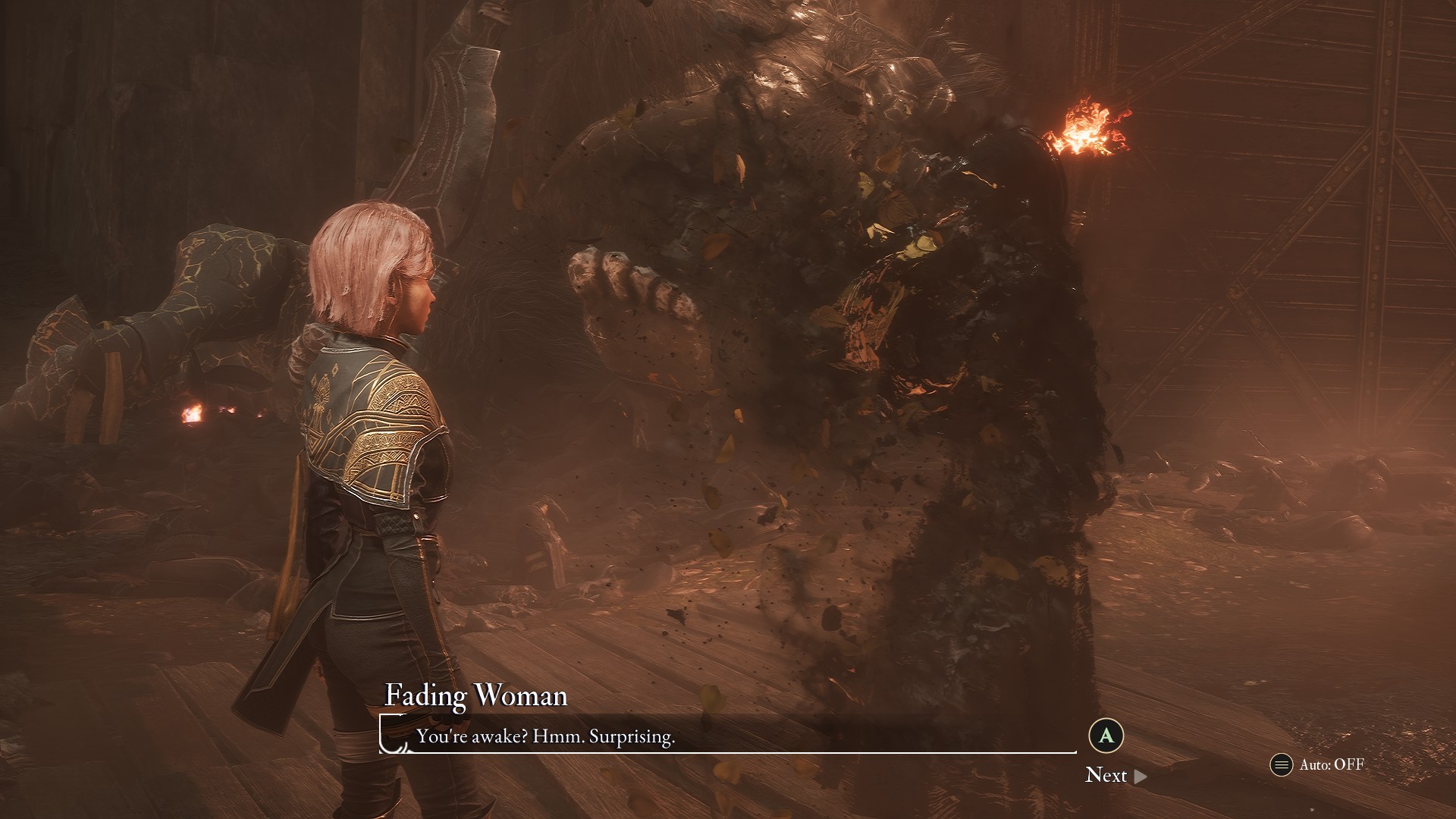Toggle the Auto: OFF dialogue setting

coord(1317,764)
